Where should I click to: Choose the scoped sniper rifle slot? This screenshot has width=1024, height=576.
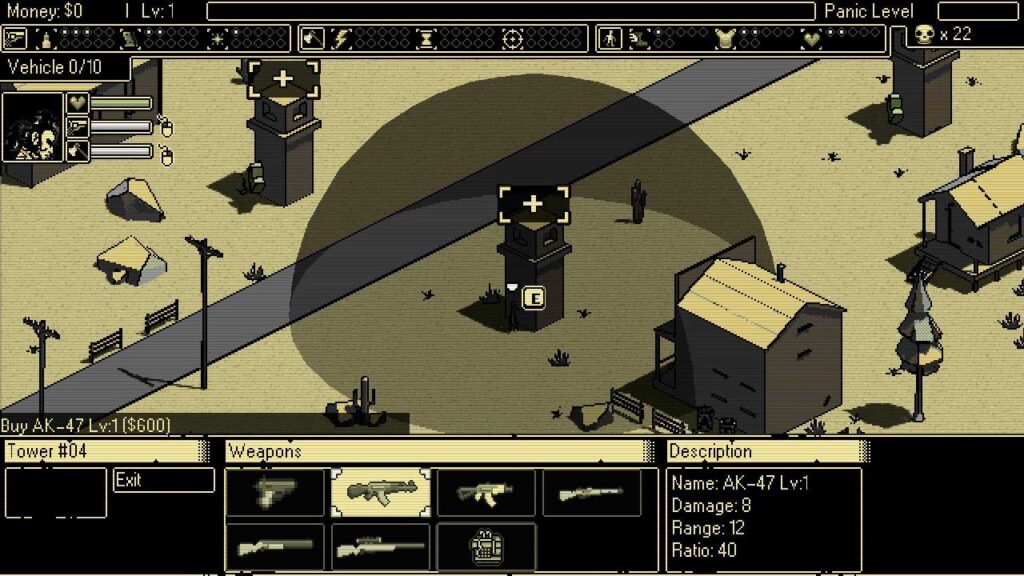(x=381, y=548)
